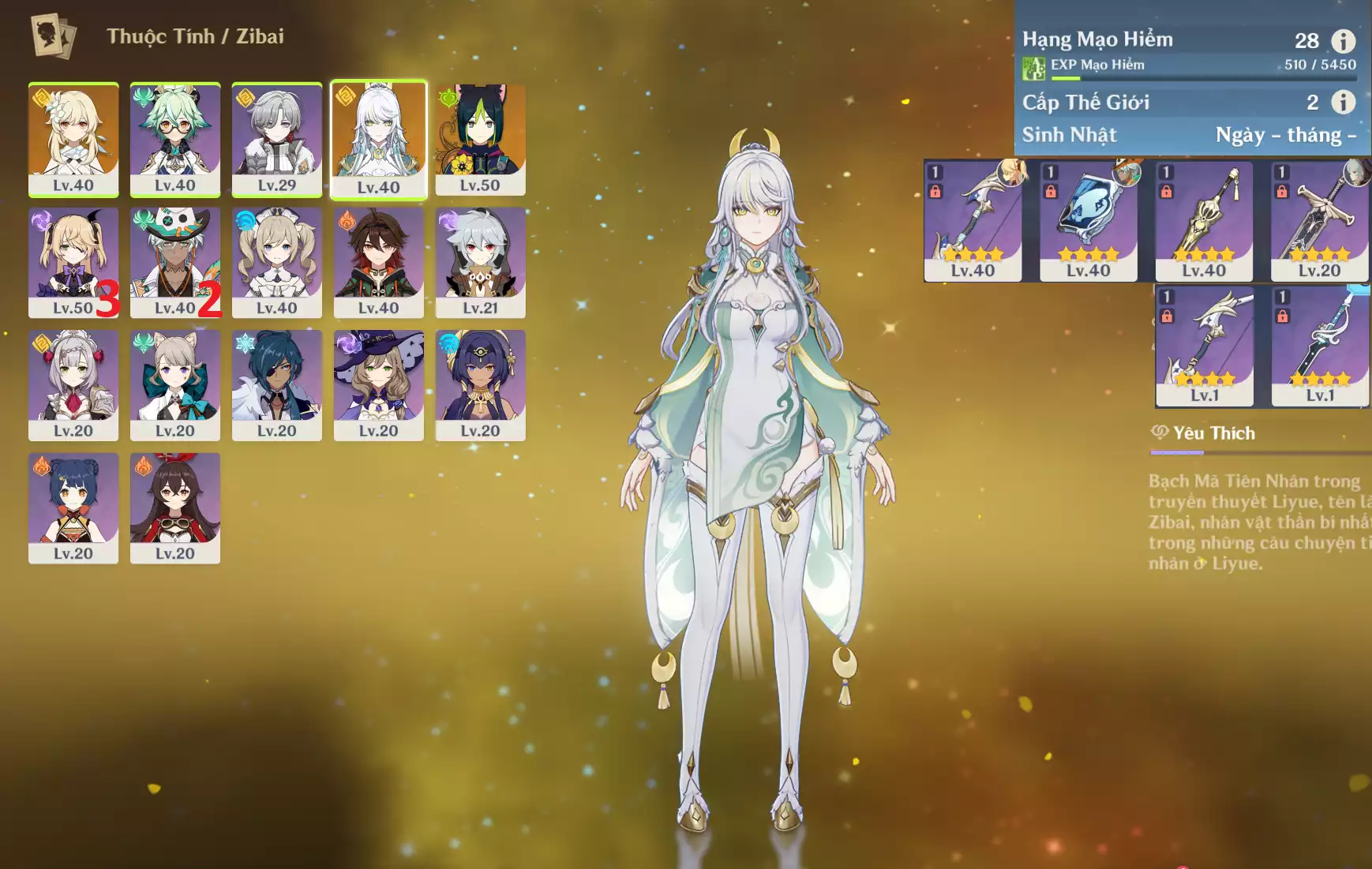Open info for Hạng Mạo Hiểm rank
The width and height of the screenshot is (1372, 869).
pyautogui.click(x=1343, y=40)
